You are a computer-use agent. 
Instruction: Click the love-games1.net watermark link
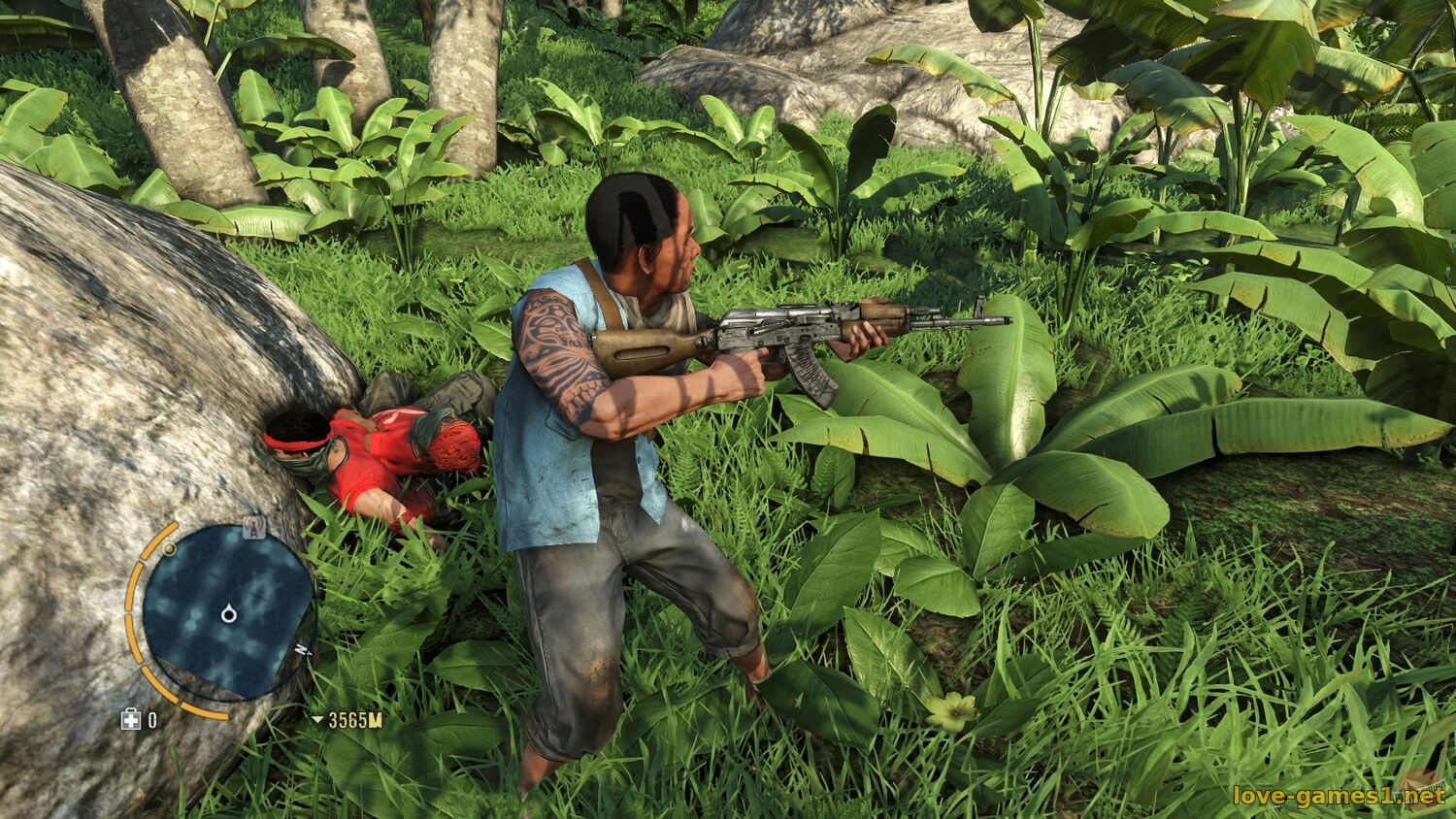click(x=1339, y=797)
